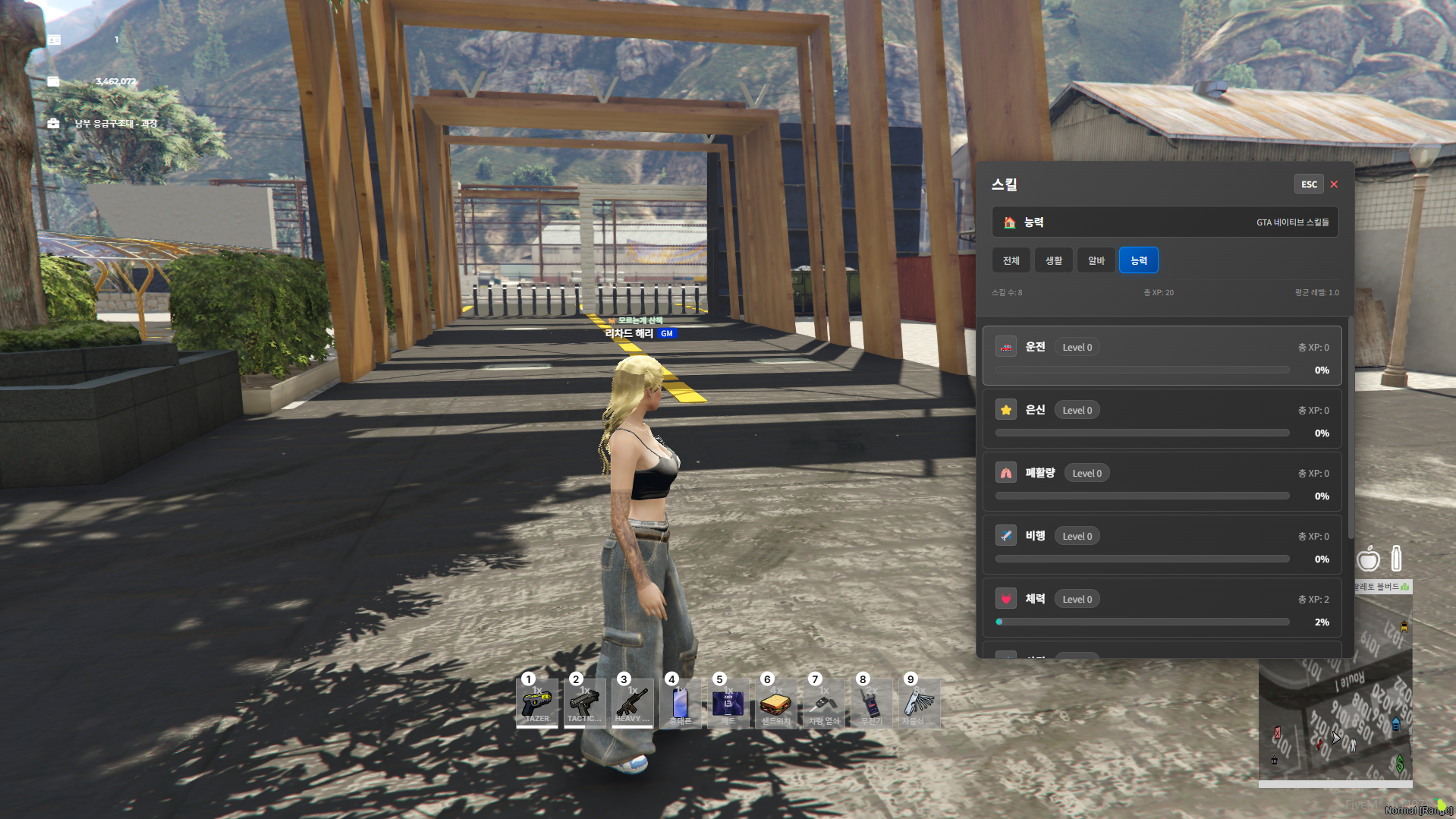Screen dimensions: 1456x819
Task: Open the 생활 skill category
Action: (1053, 260)
